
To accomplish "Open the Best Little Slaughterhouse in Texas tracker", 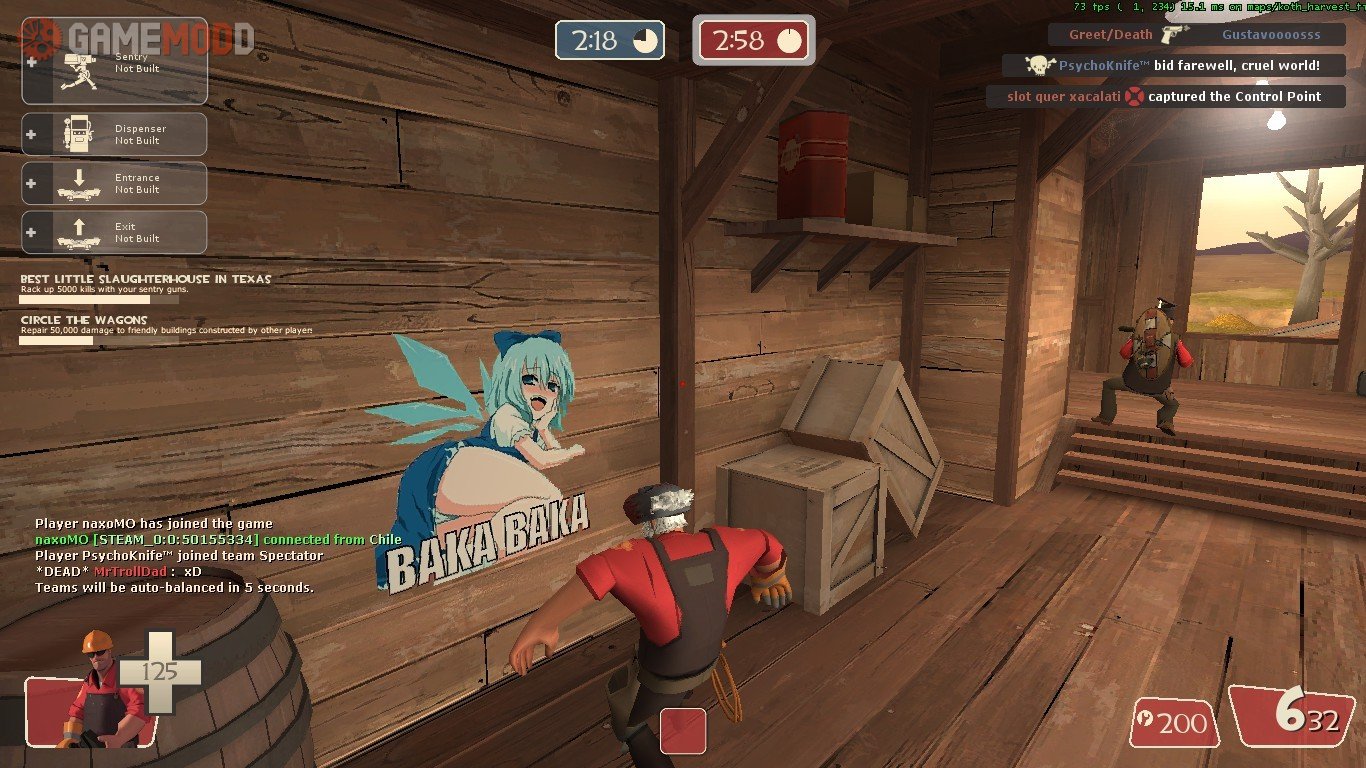I will click(145, 285).
